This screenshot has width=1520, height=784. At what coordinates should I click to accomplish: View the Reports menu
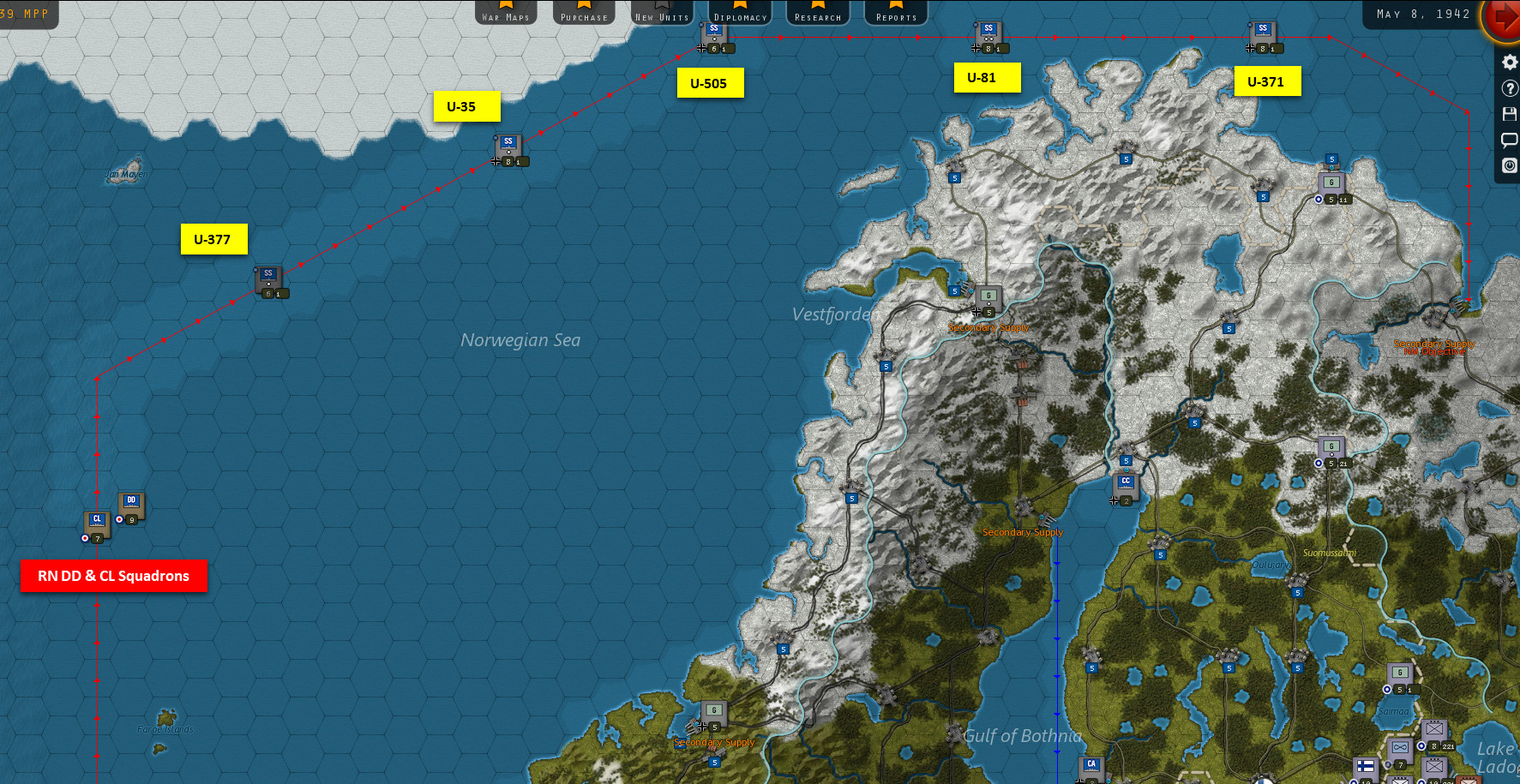click(896, 12)
